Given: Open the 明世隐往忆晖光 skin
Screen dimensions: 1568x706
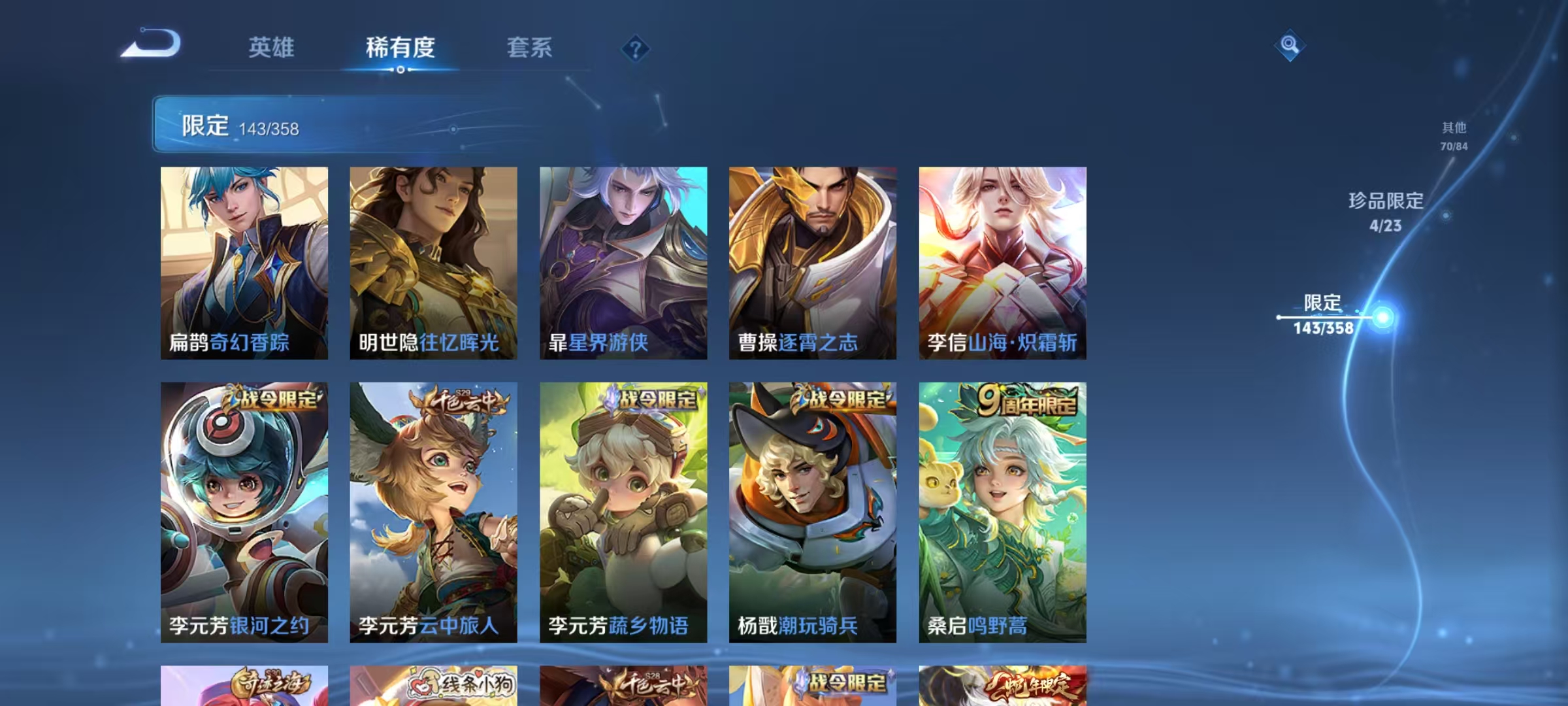Looking at the screenshot, I should 433,261.
